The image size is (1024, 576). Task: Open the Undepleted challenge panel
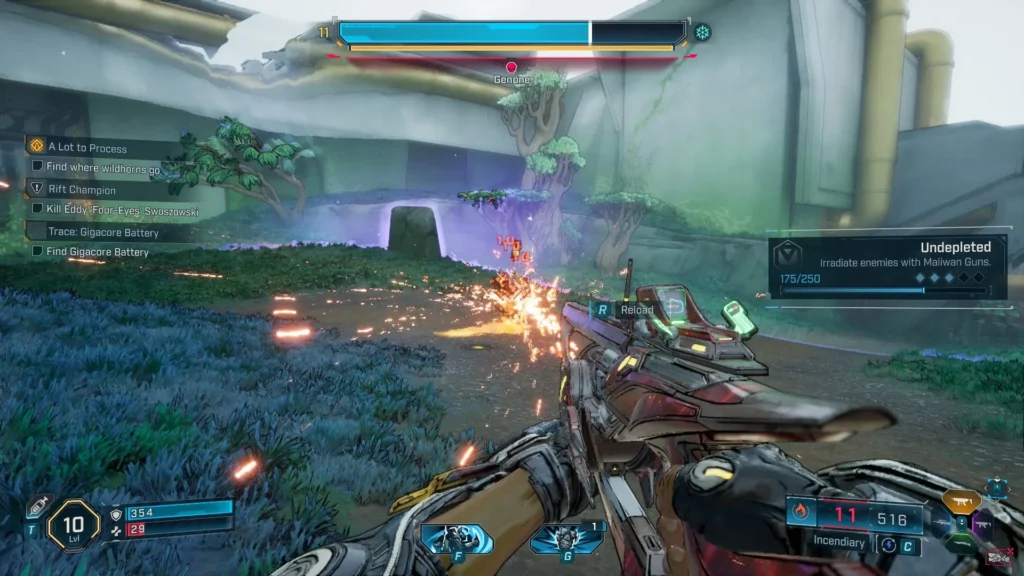(x=887, y=268)
